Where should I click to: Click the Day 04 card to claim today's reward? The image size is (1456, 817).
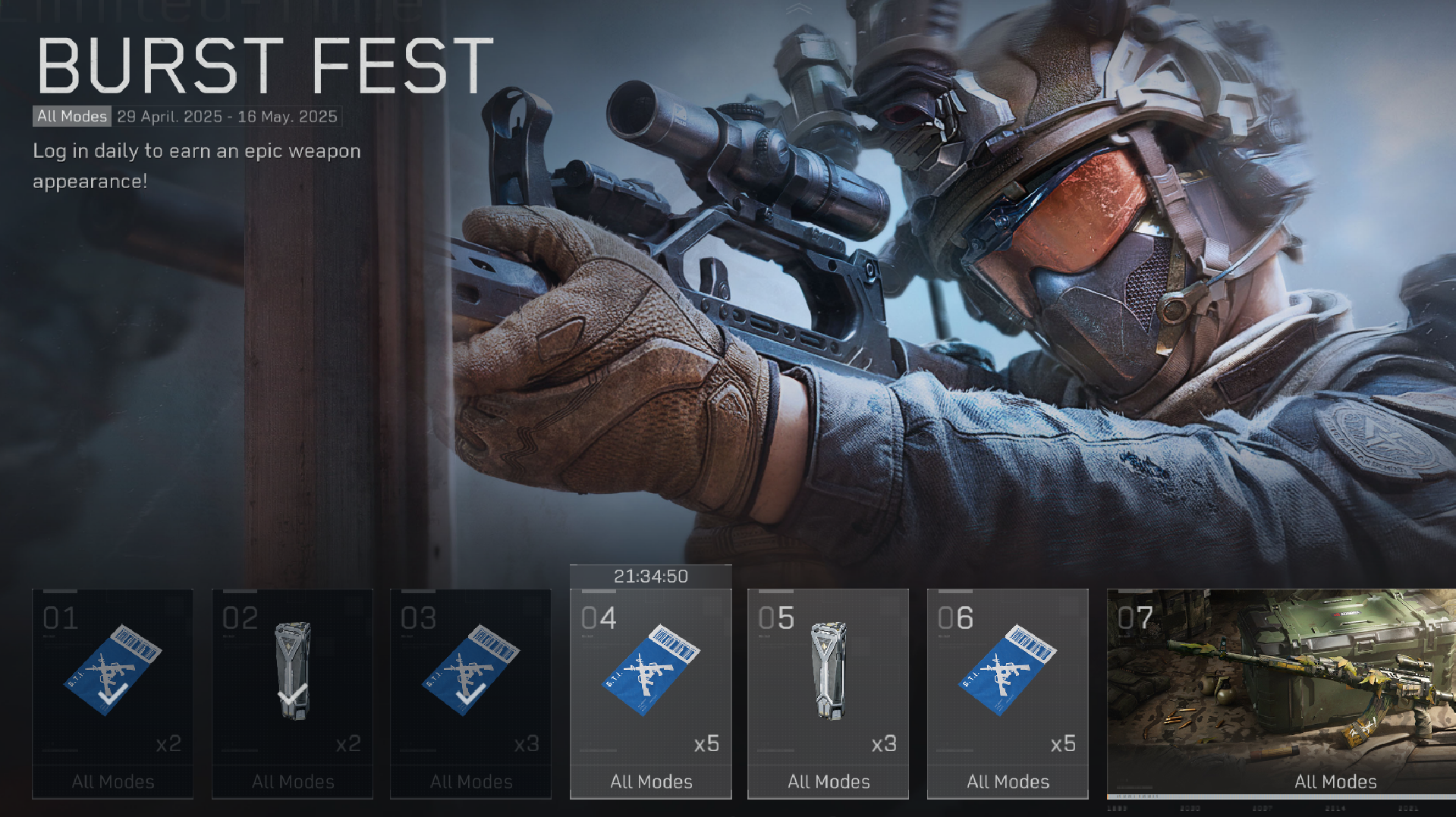651,692
